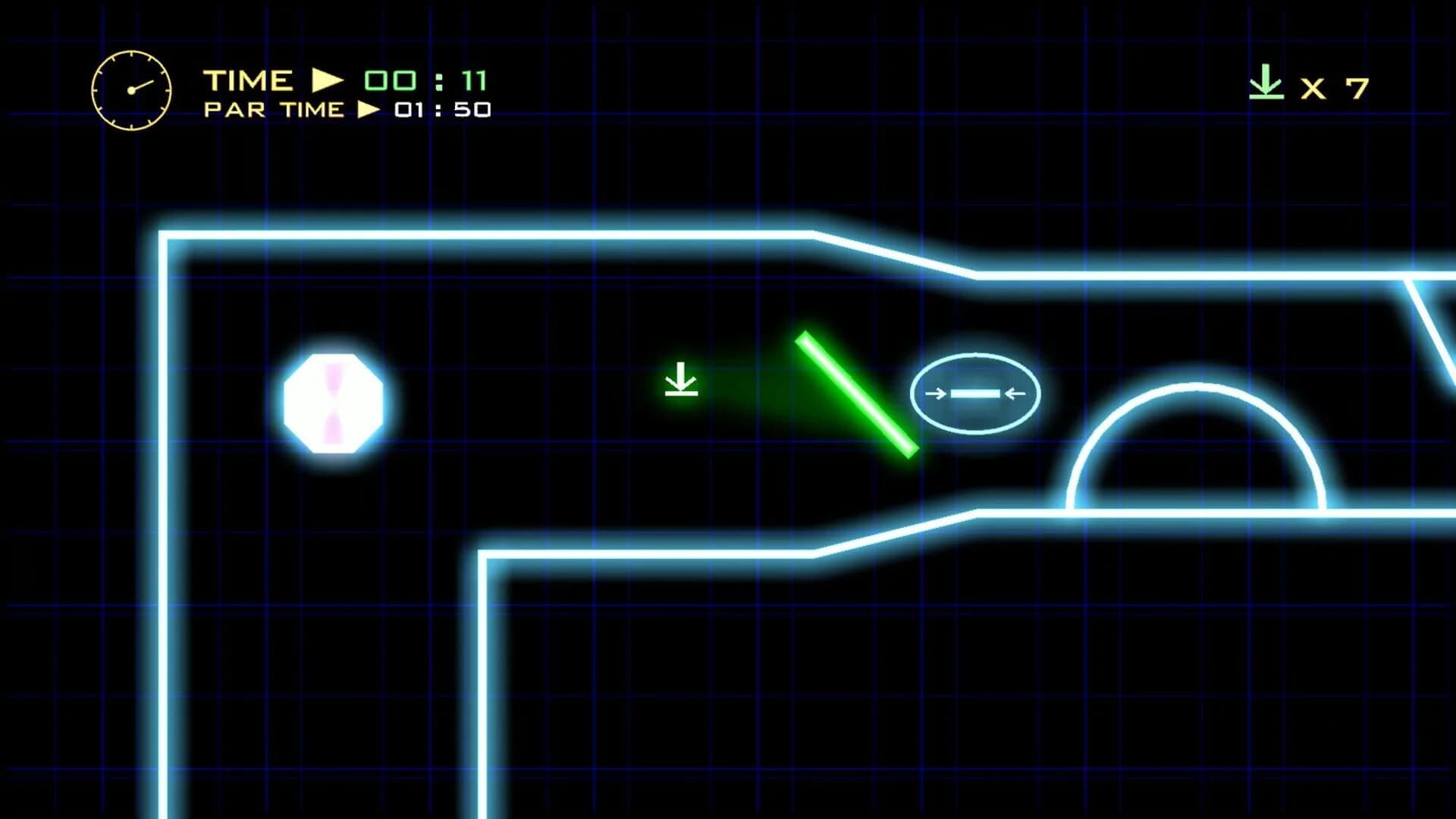Image resolution: width=1456 pixels, height=819 pixels.
Task: Click the glowing green laser bar
Action: coord(855,396)
